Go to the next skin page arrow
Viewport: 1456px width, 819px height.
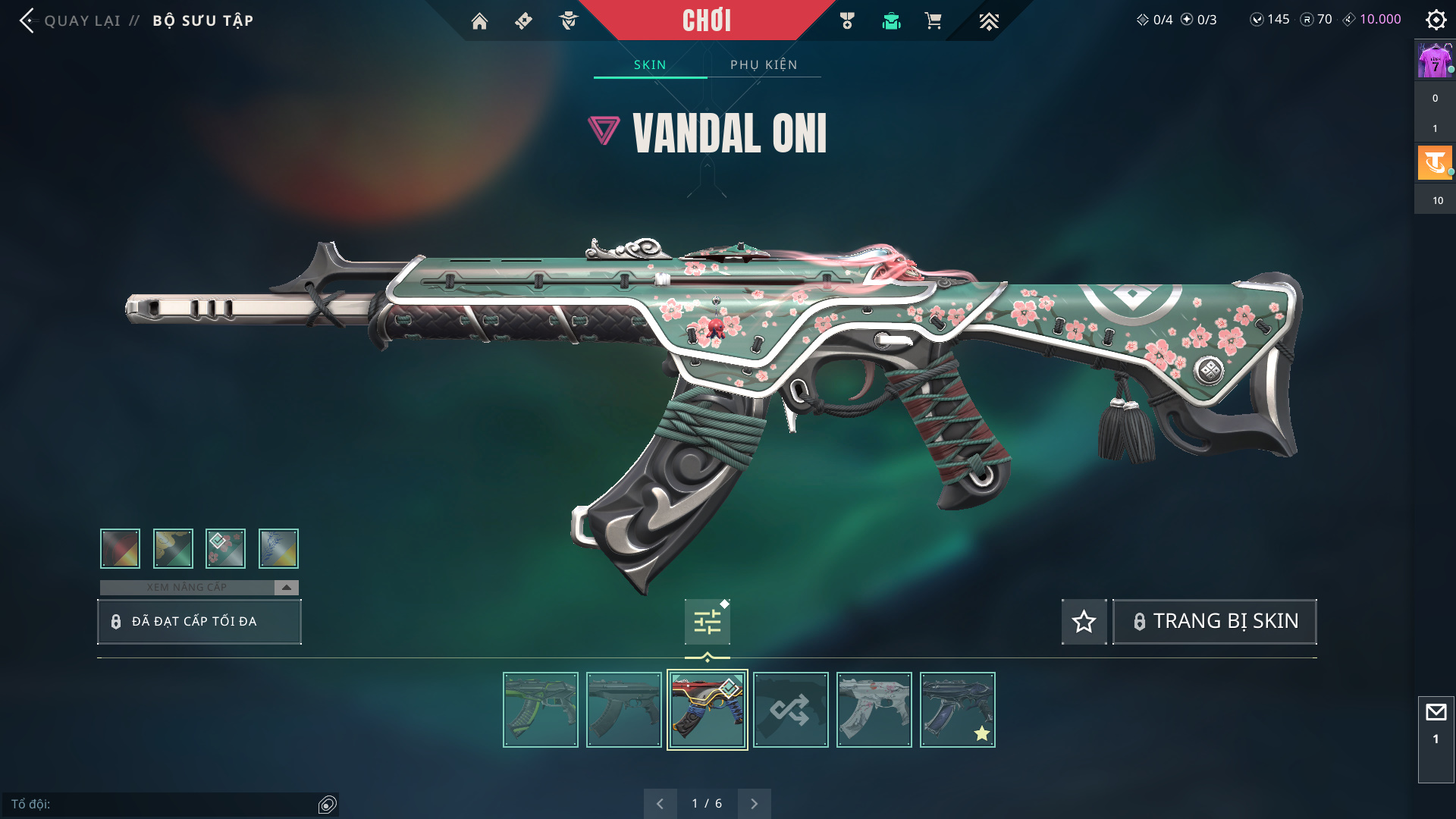point(754,804)
